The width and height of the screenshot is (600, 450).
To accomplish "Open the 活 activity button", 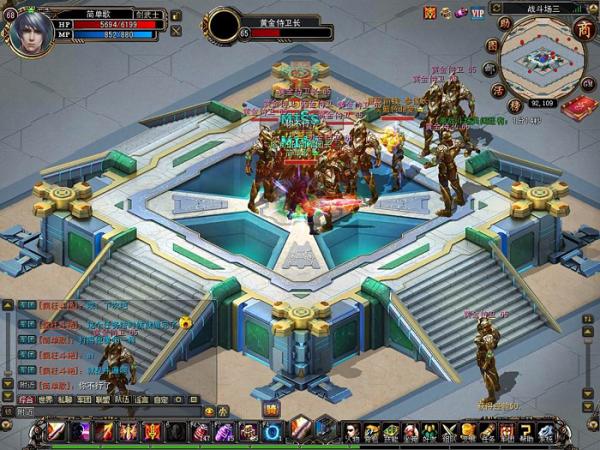I will coord(499,88).
